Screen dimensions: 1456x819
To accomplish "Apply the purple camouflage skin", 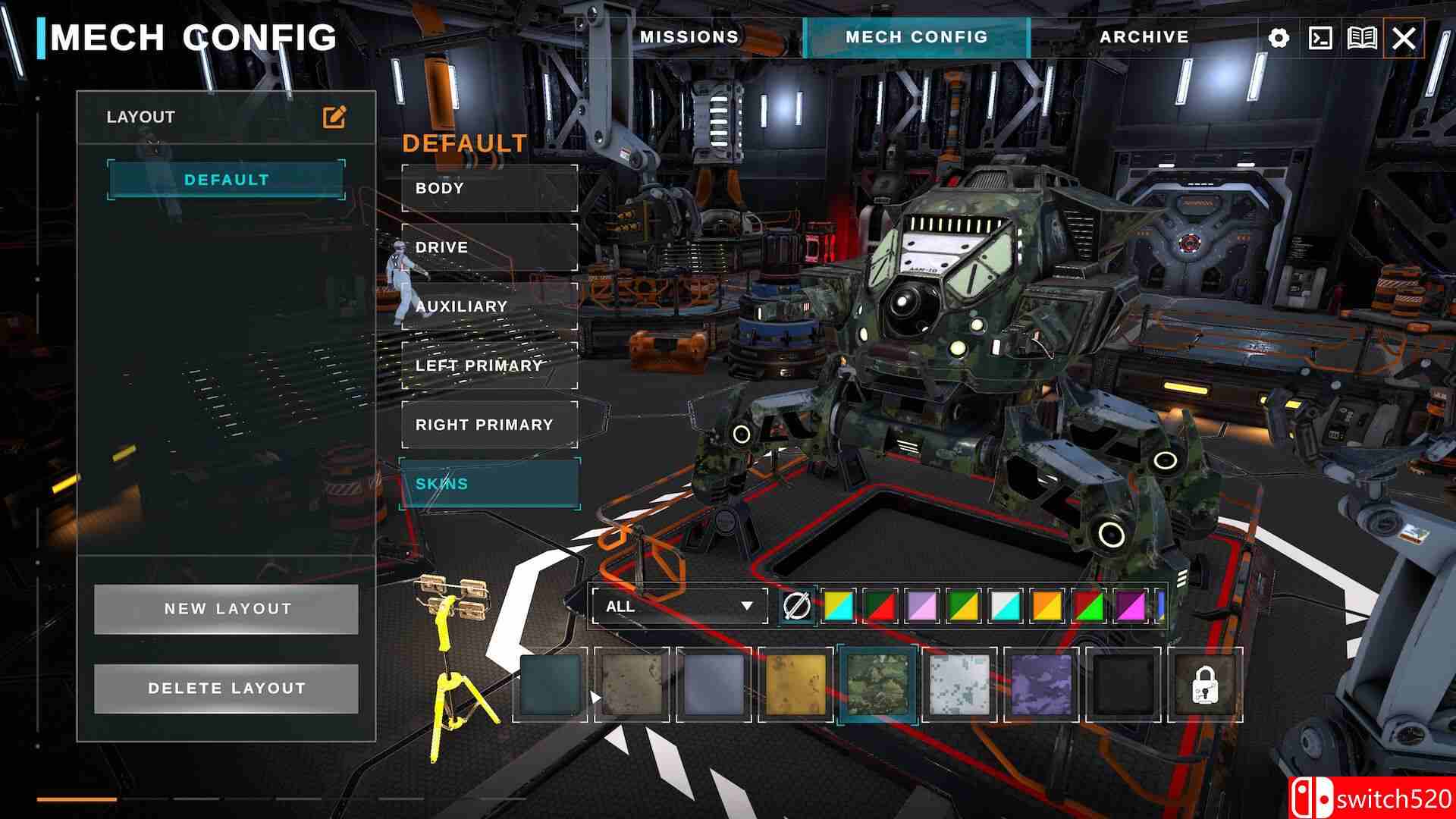I will [x=1041, y=685].
